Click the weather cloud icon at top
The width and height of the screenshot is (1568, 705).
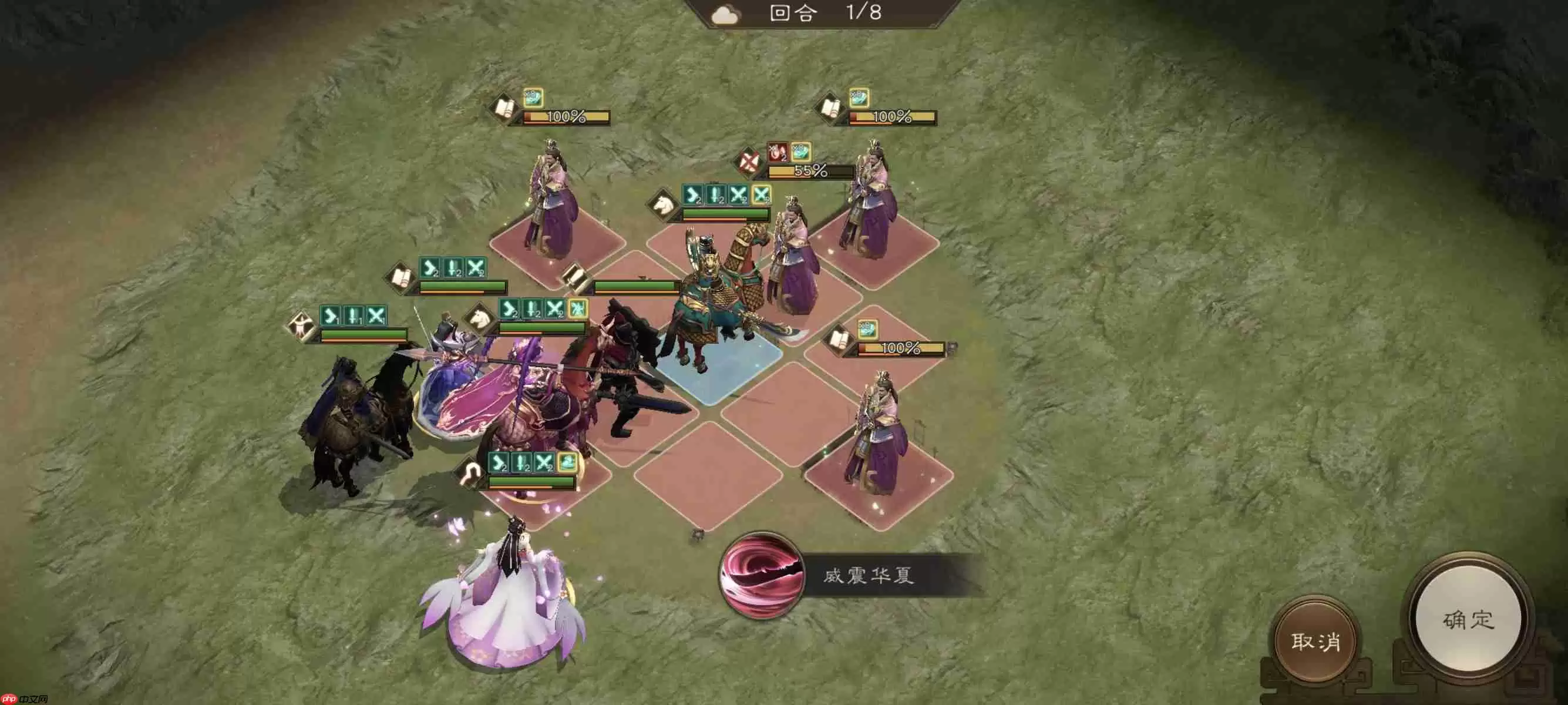click(x=724, y=14)
